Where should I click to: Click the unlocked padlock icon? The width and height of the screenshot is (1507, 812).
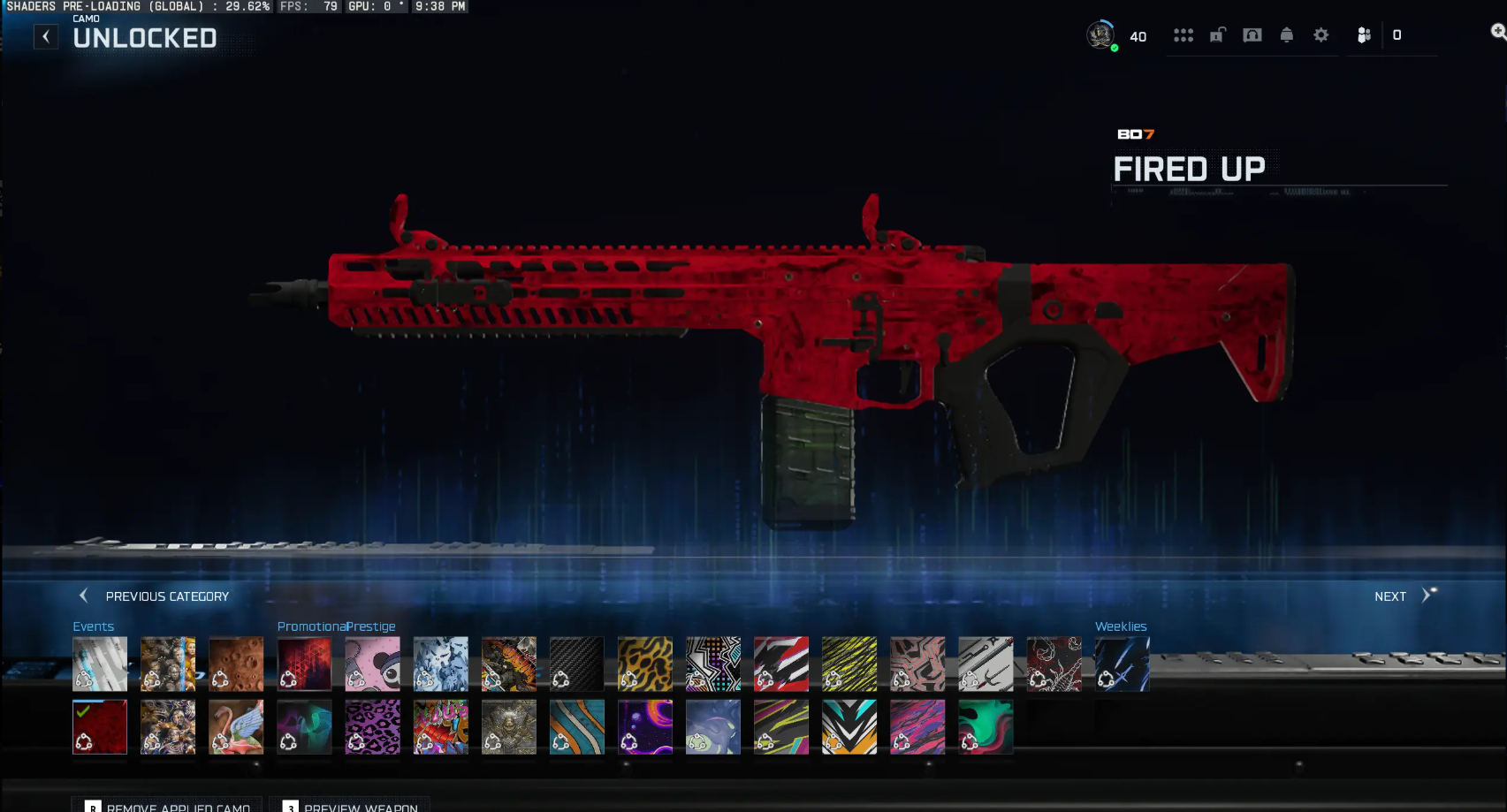pyautogui.click(x=1218, y=35)
